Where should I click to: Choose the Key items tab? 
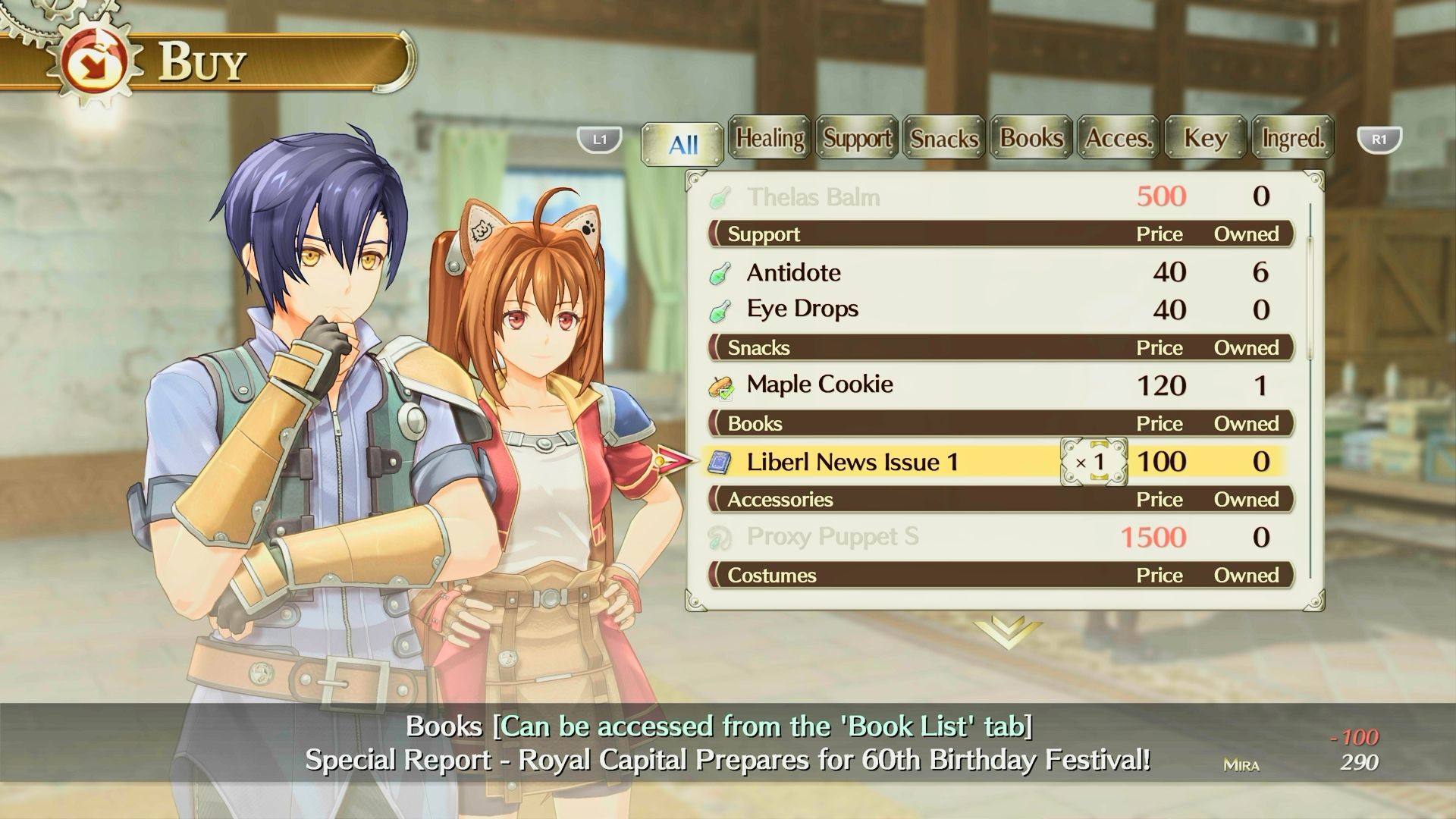1206,138
